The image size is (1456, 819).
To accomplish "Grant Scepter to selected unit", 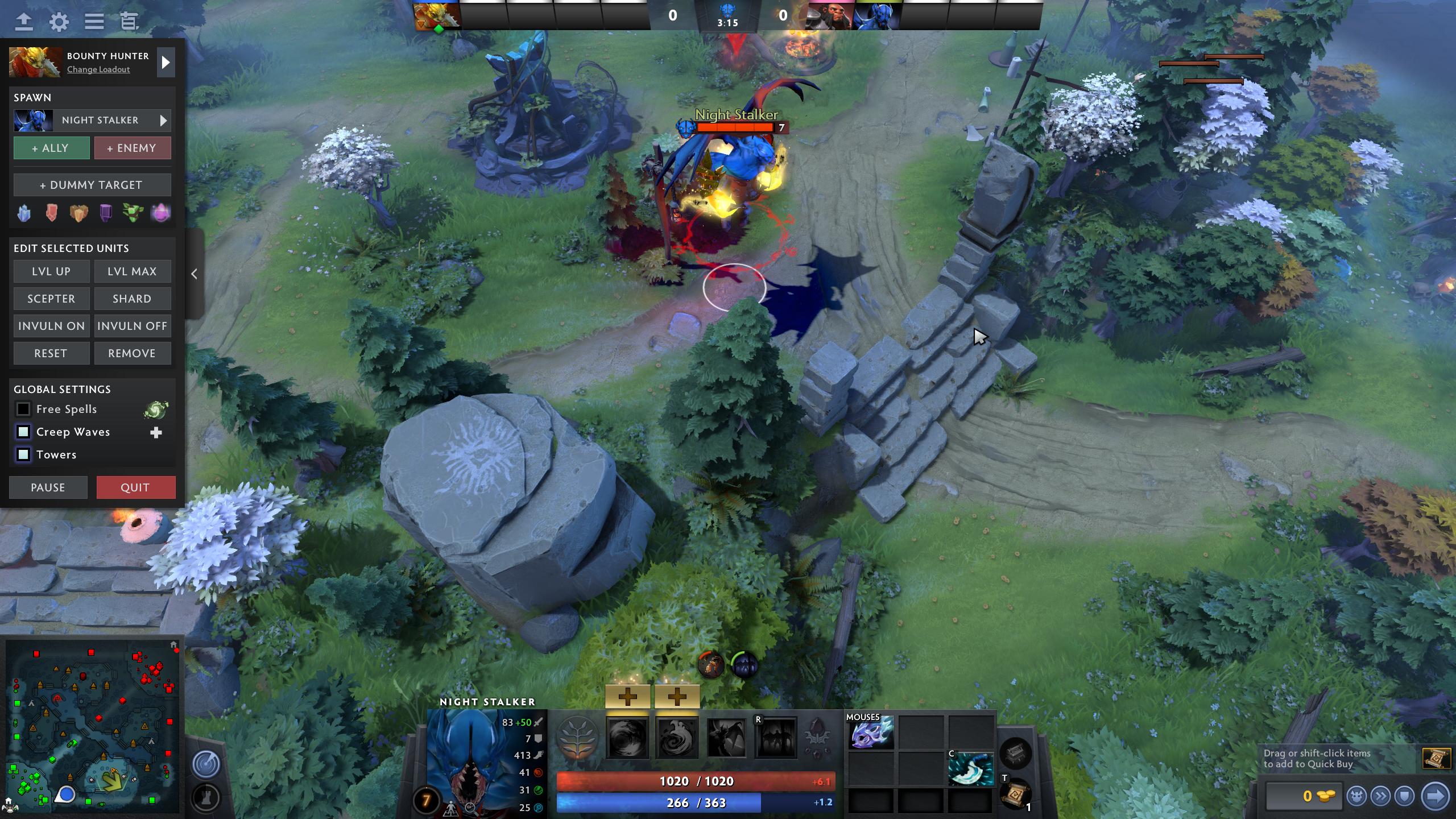I will click(51, 299).
